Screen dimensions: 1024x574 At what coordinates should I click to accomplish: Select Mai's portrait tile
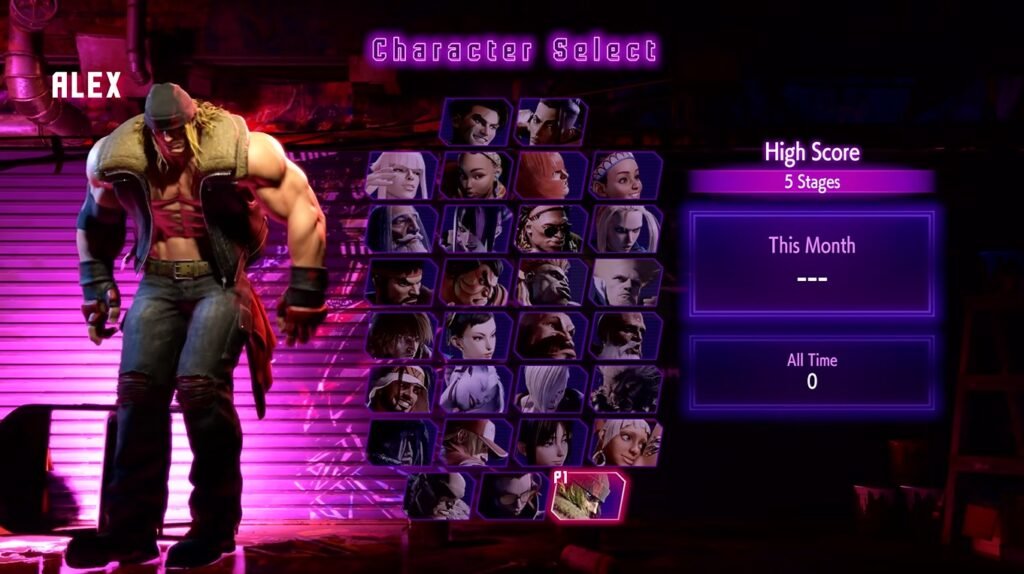550,442
